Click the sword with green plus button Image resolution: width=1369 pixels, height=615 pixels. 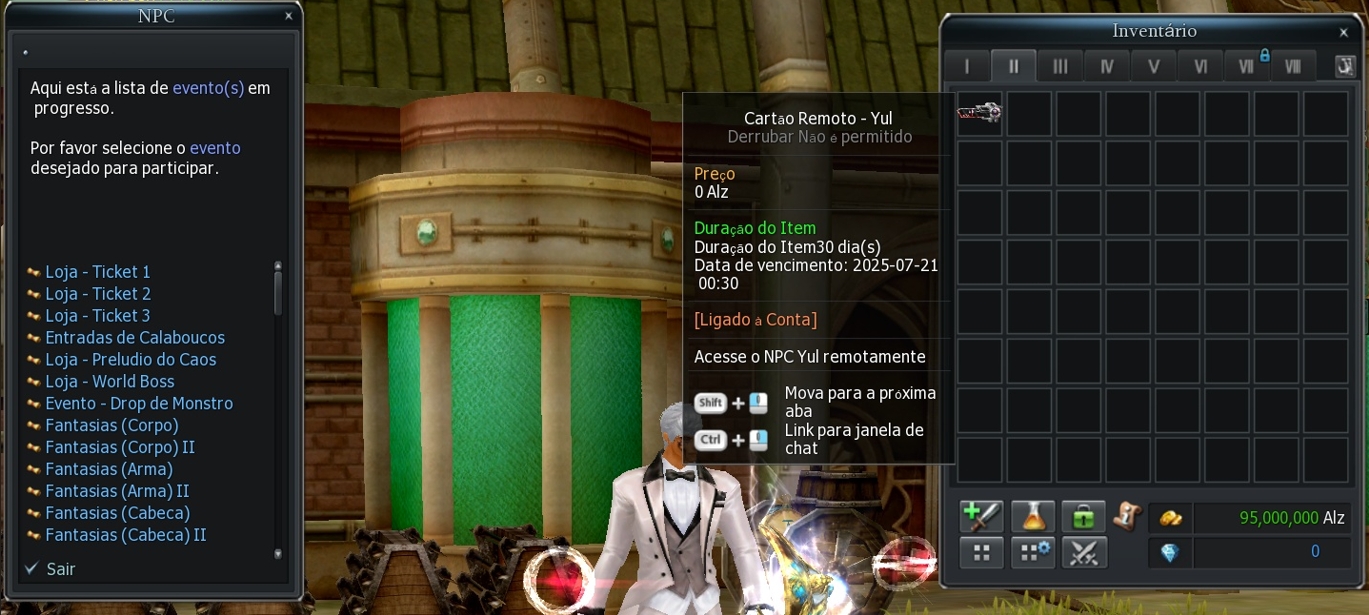coord(981,516)
